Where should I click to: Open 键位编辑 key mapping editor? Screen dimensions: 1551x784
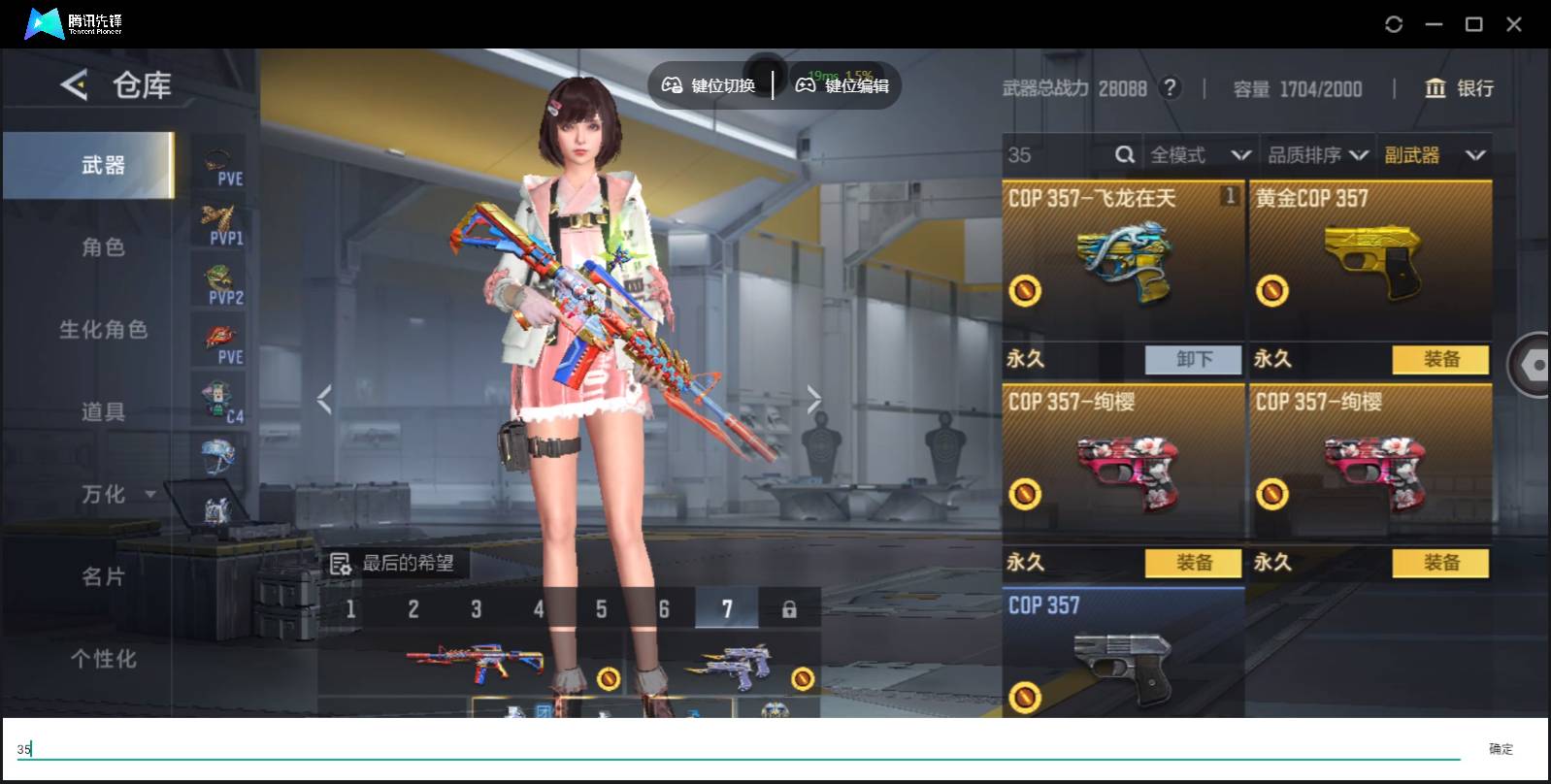(842, 85)
